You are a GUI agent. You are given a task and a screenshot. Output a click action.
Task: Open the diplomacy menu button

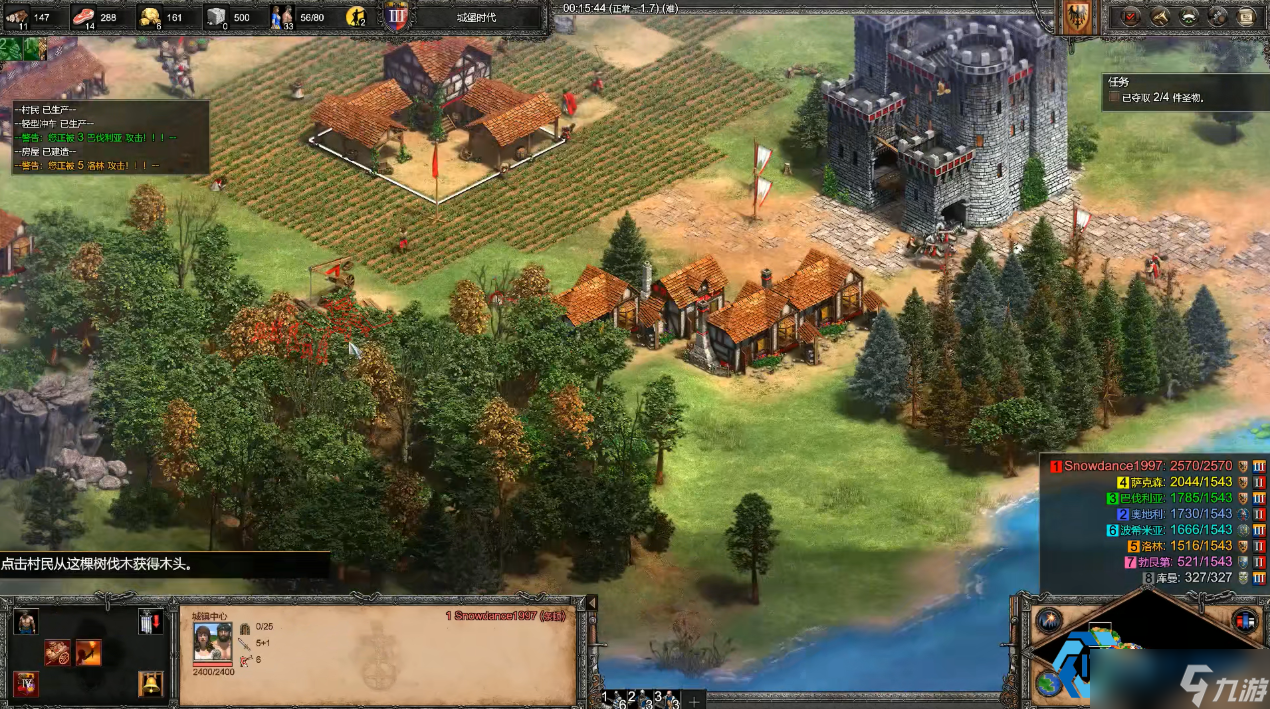tap(1189, 16)
